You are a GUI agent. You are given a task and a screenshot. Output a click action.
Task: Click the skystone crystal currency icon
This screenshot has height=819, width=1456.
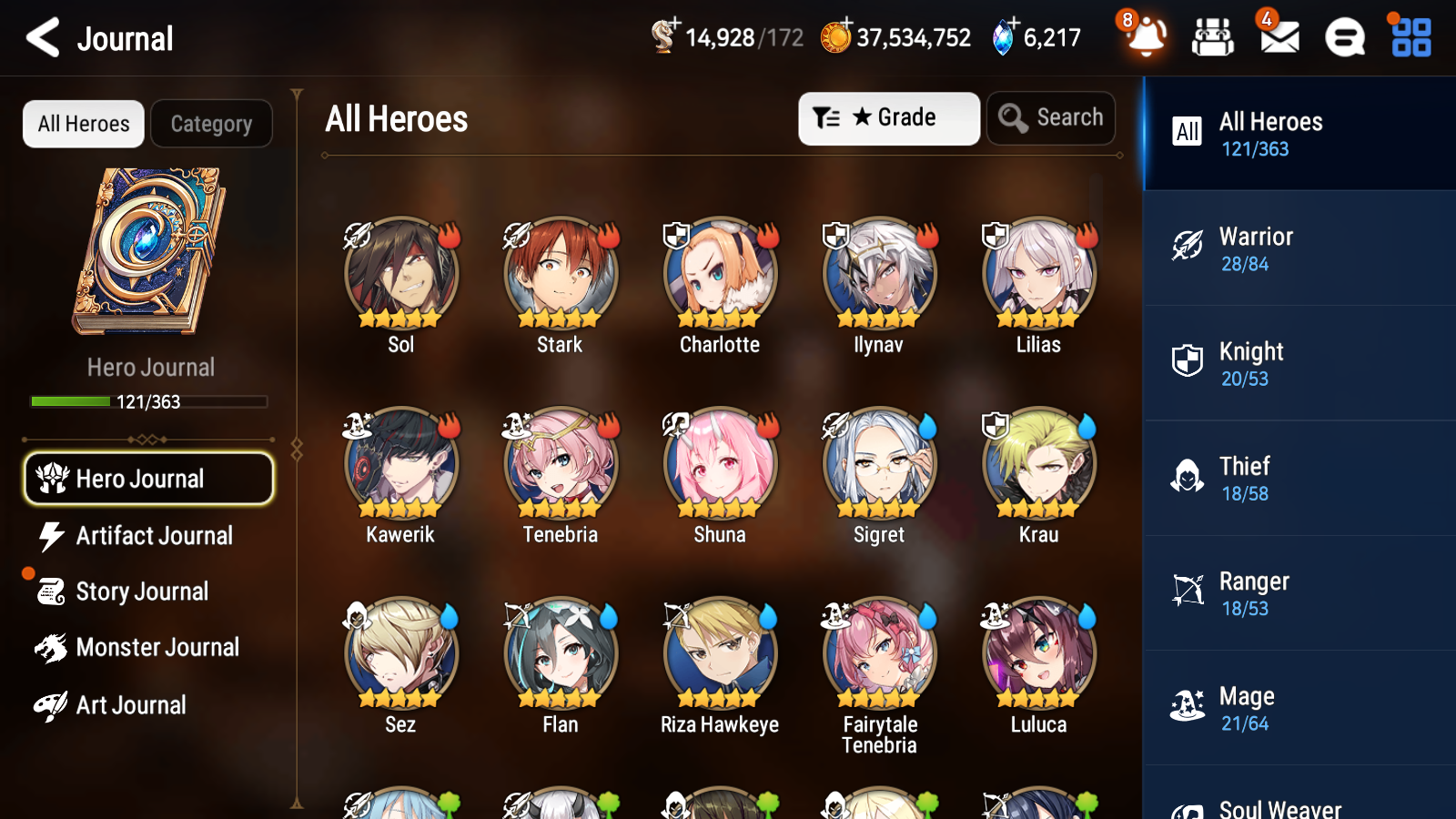(1001, 36)
